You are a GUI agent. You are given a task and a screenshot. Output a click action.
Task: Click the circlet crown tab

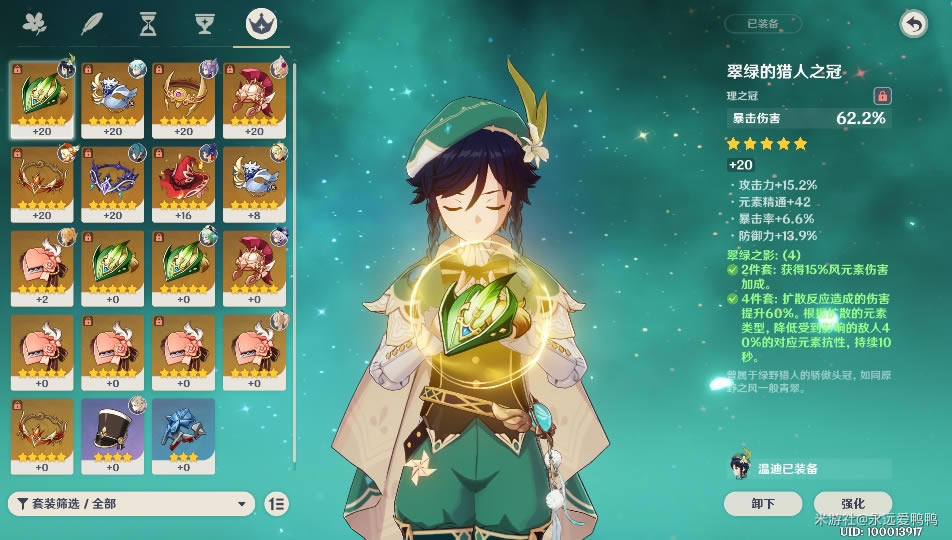[x=261, y=23]
